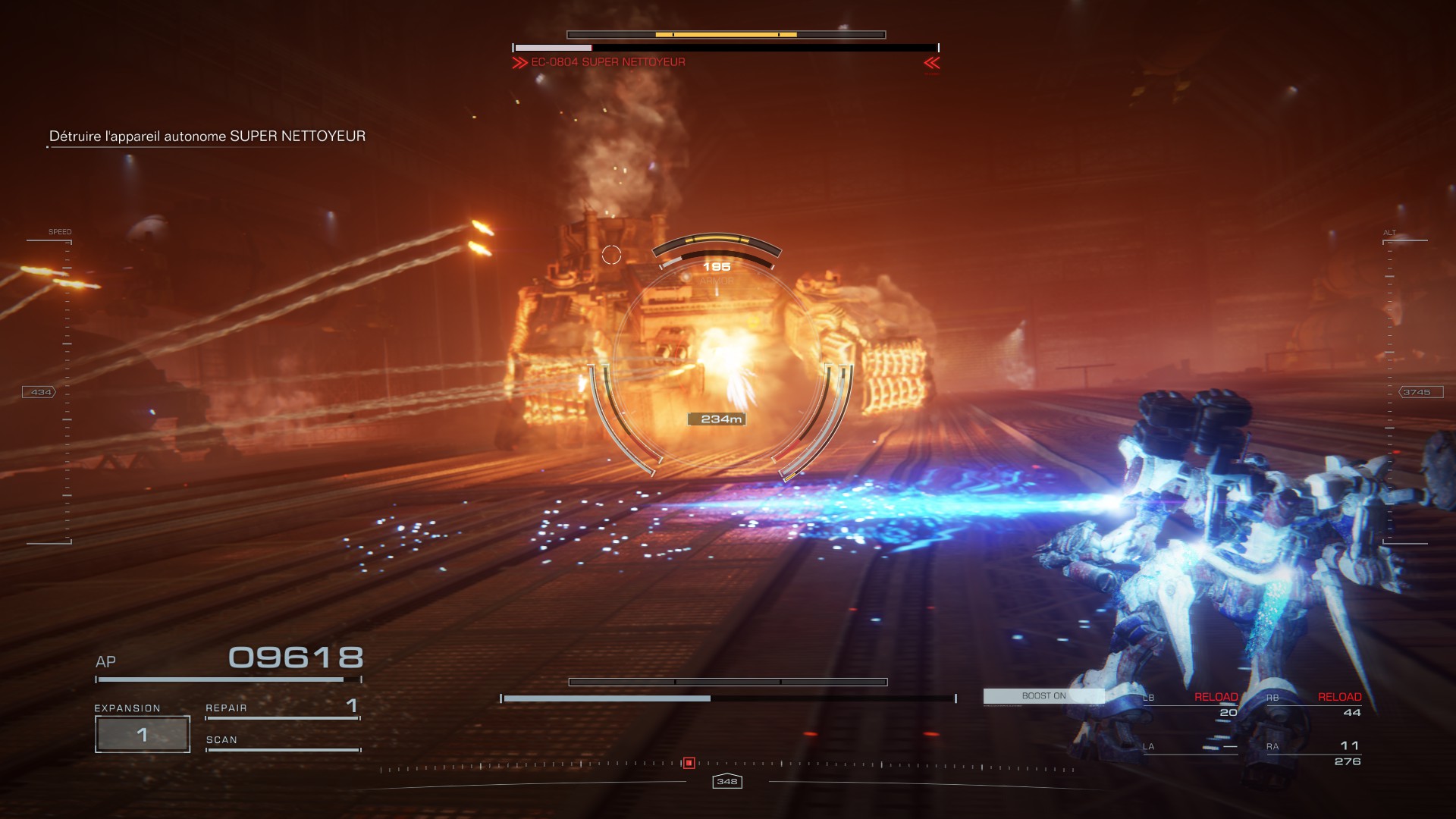Image resolution: width=1456 pixels, height=819 pixels.
Task: Toggle the Boost On indicator
Action: click(x=1043, y=696)
